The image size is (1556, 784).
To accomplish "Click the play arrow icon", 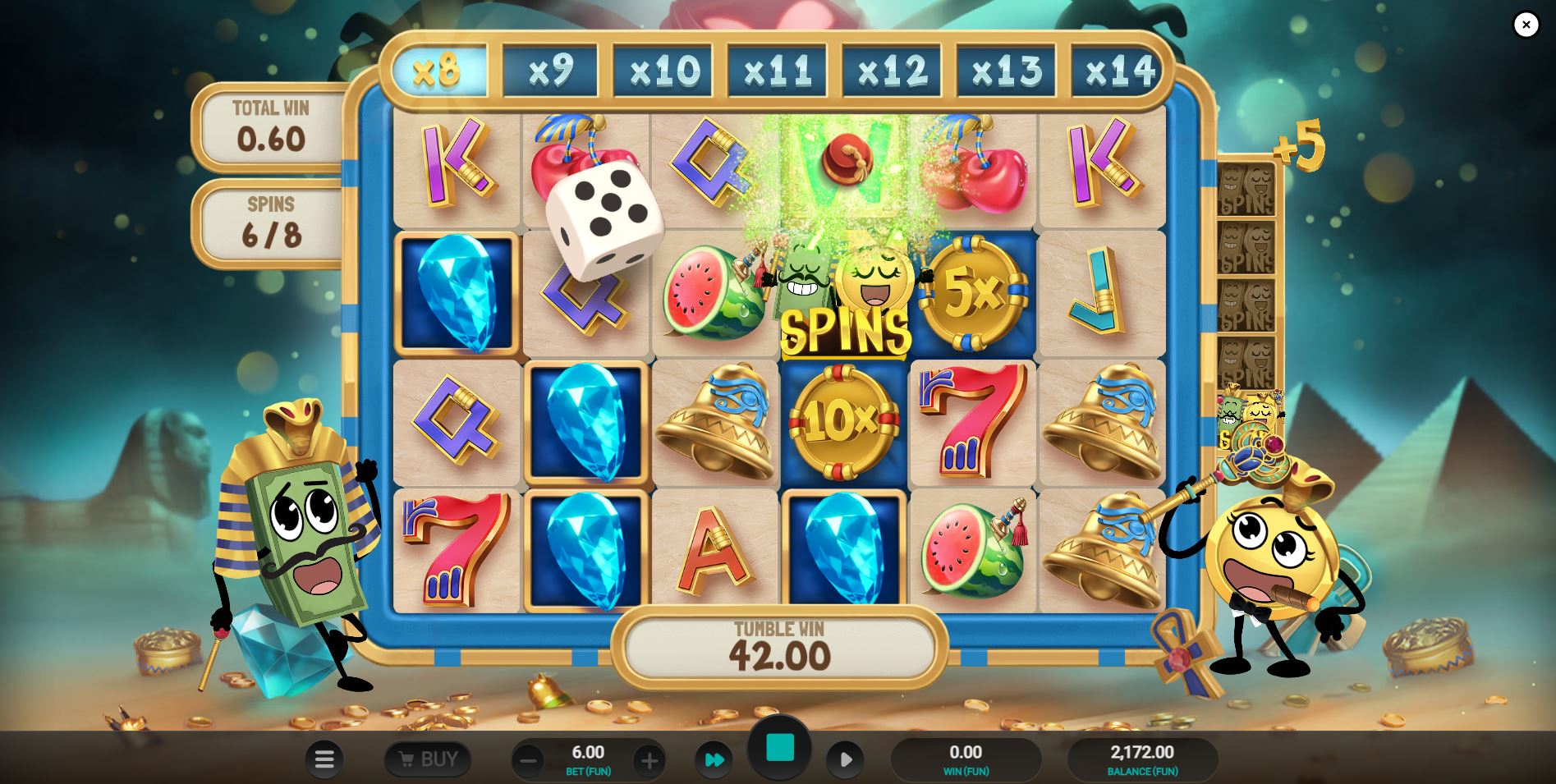I will [846, 759].
